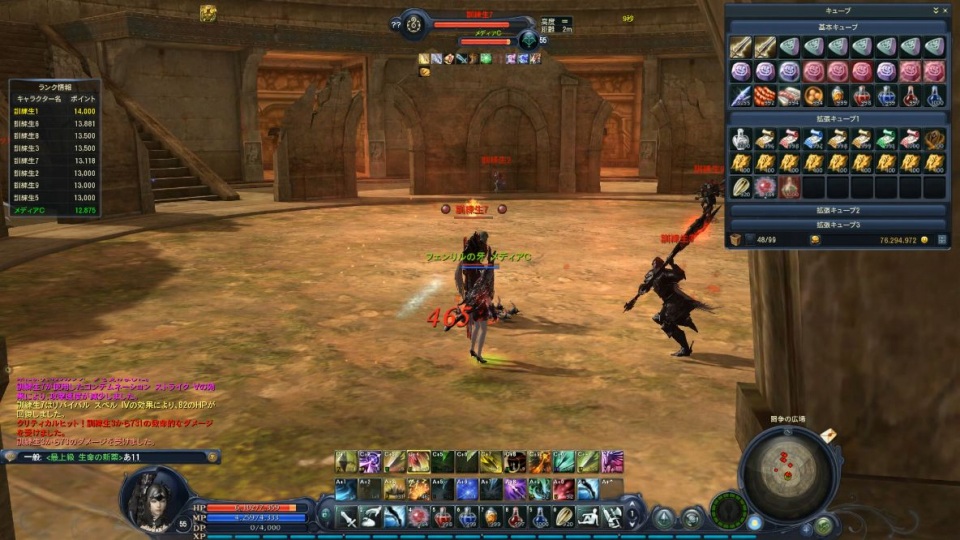This screenshot has width=960, height=540.
Task: Open the circular minimap
Action: 789,472
